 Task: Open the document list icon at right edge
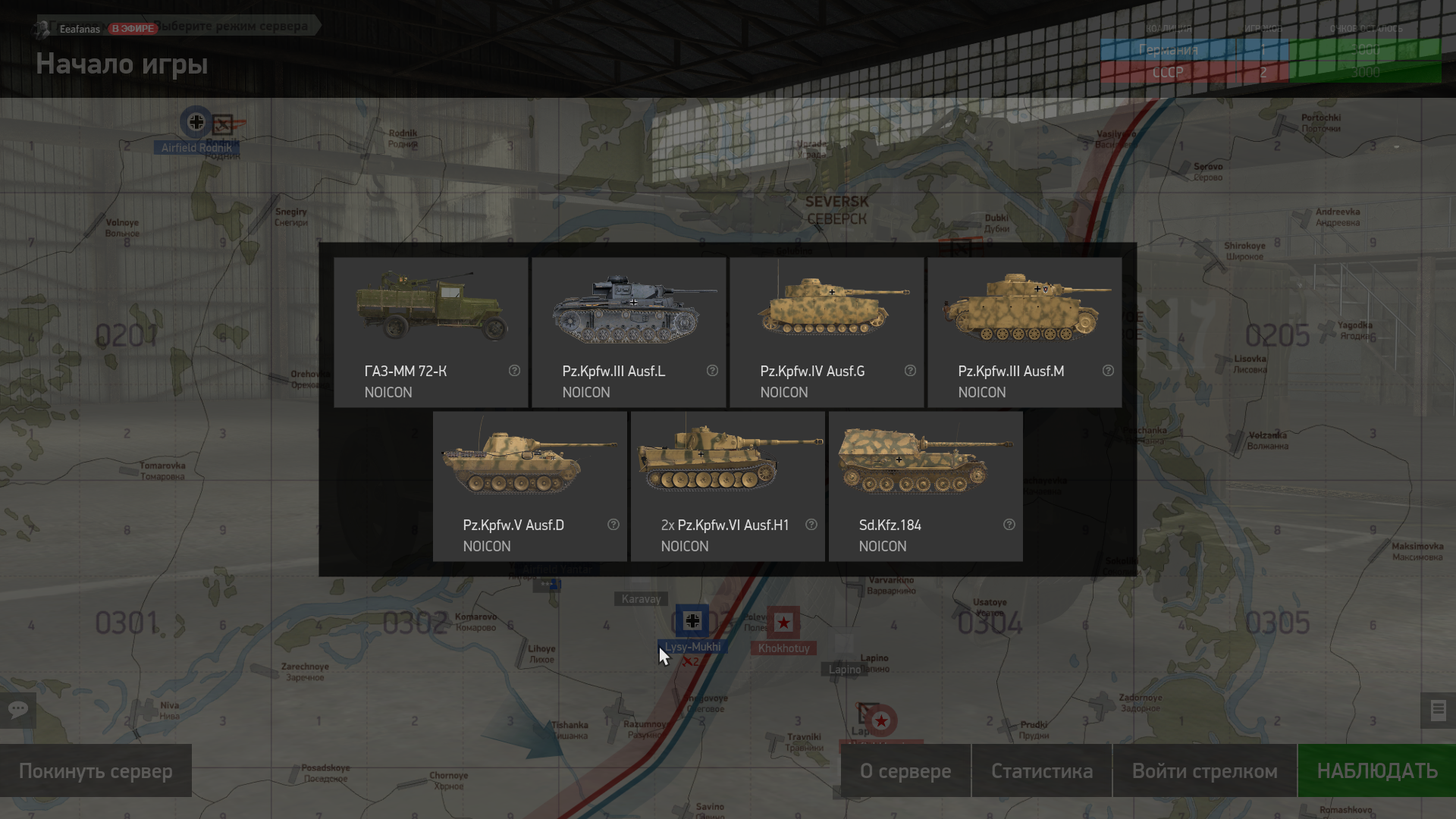(x=1438, y=711)
